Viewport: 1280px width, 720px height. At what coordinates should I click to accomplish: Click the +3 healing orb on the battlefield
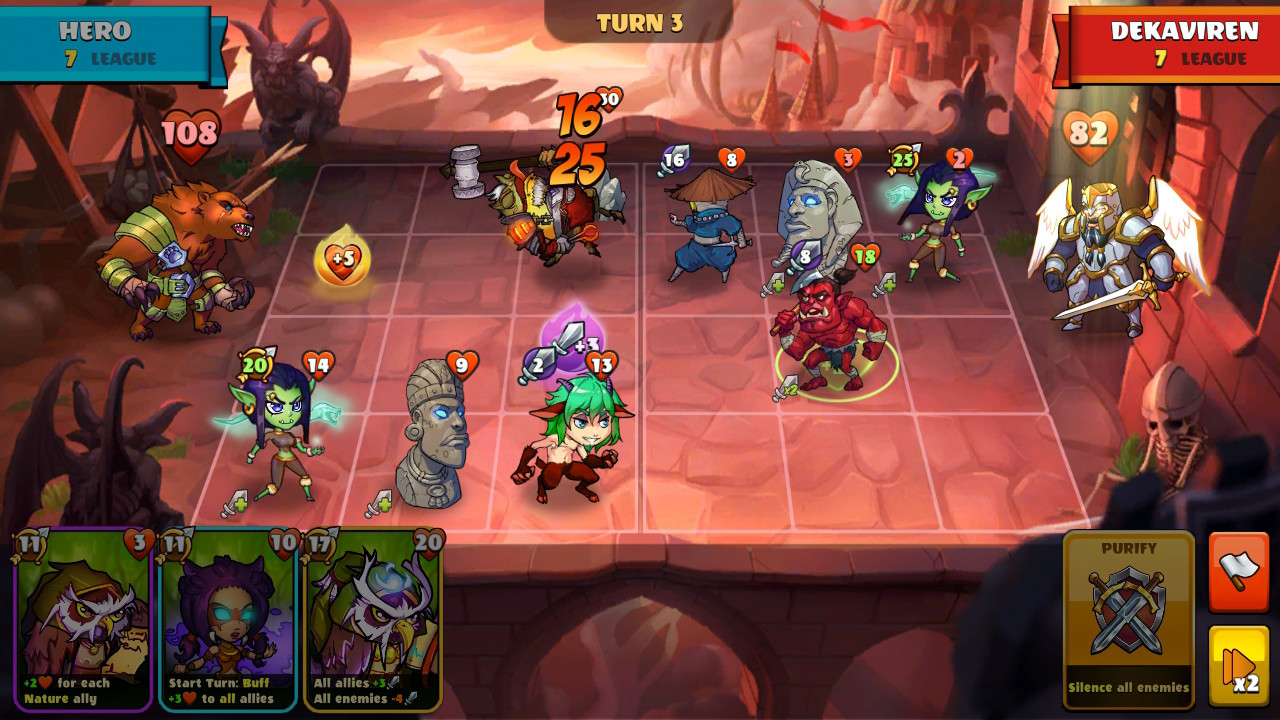(x=340, y=262)
